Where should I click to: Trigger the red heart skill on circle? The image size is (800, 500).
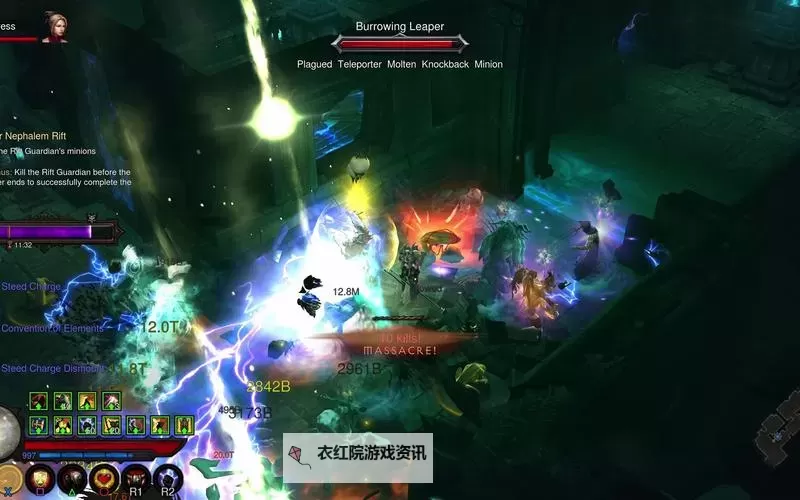[105, 479]
